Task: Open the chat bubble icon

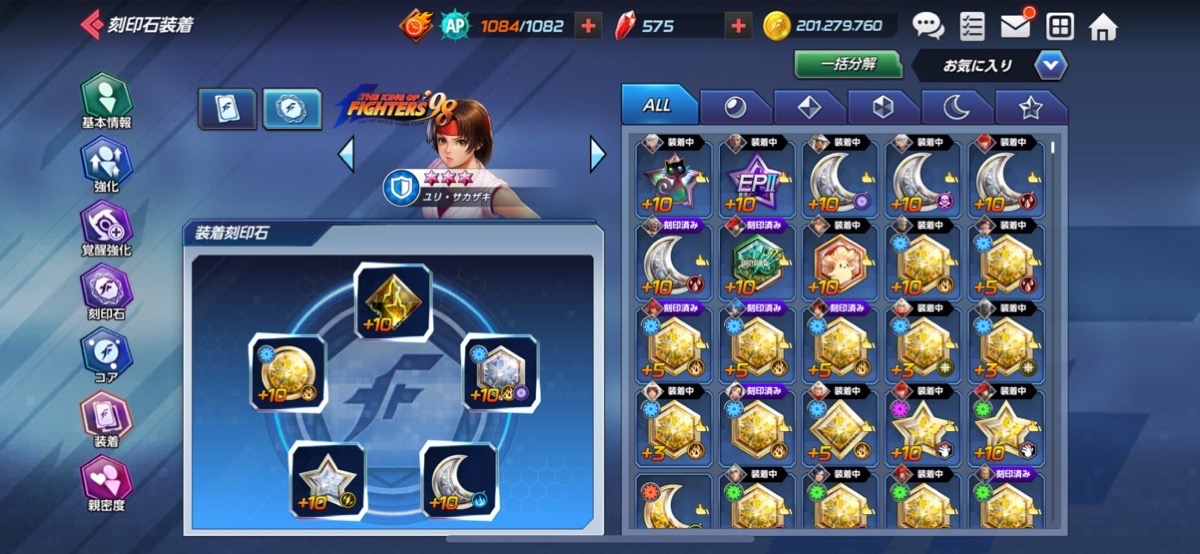Action: [x=927, y=26]
